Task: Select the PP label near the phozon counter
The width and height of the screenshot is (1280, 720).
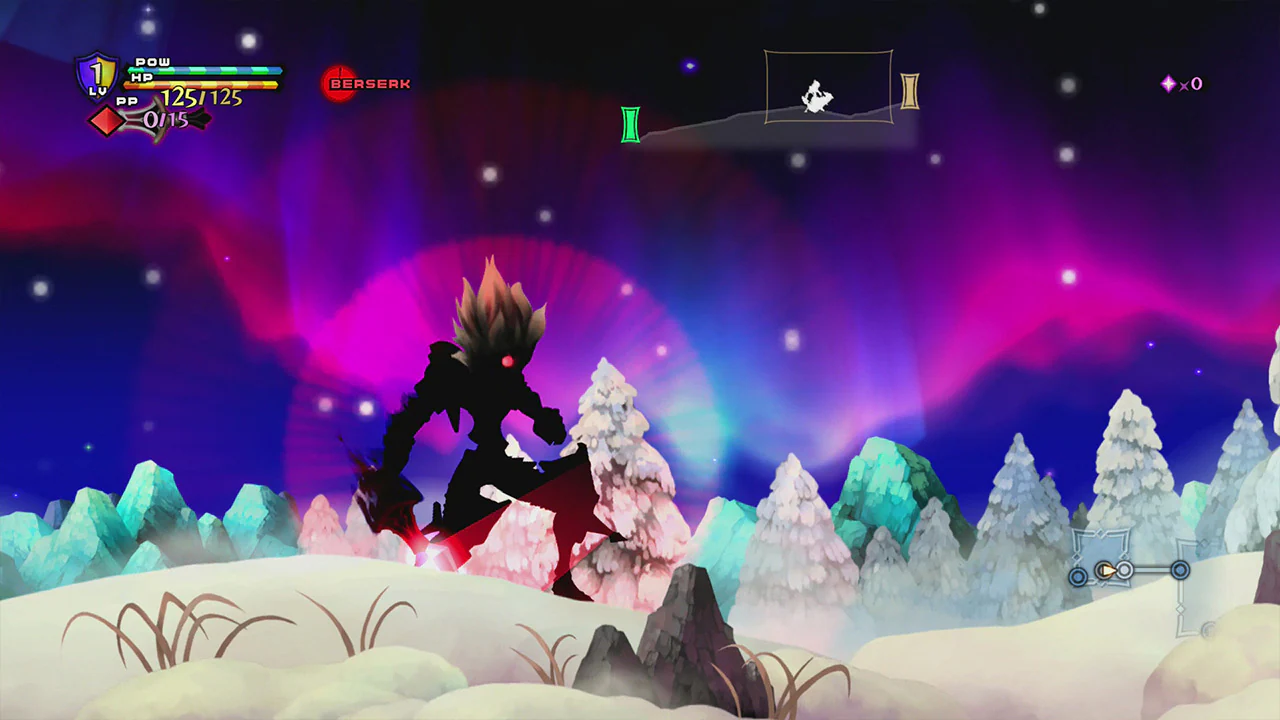Action: coord(128,102)
